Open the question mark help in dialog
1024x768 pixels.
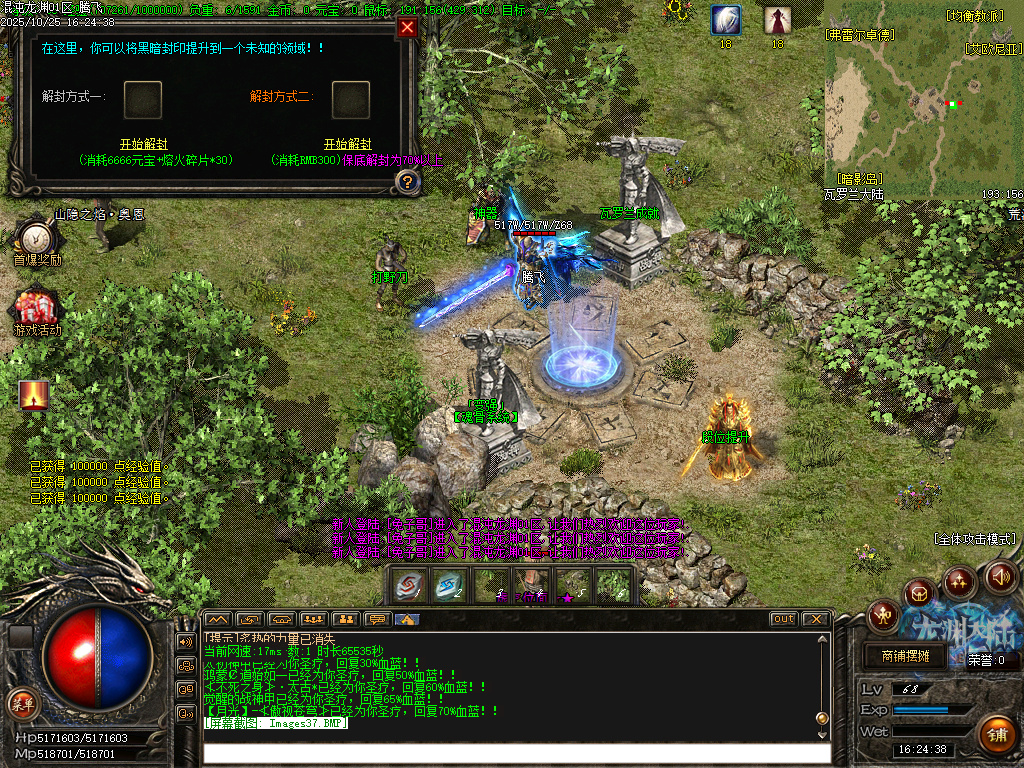point(407,181)
